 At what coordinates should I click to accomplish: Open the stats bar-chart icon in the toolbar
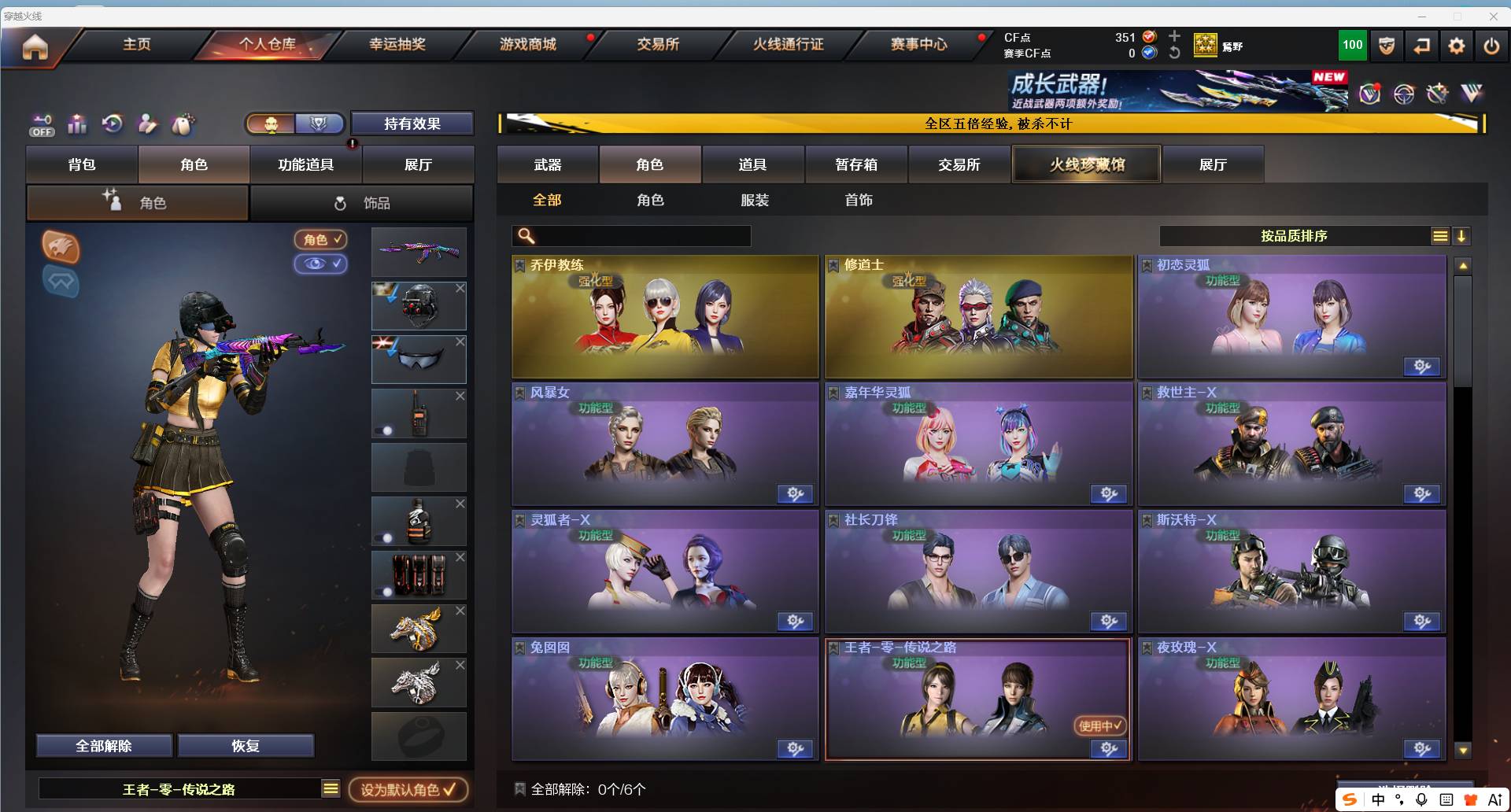[x=76, y=124]
